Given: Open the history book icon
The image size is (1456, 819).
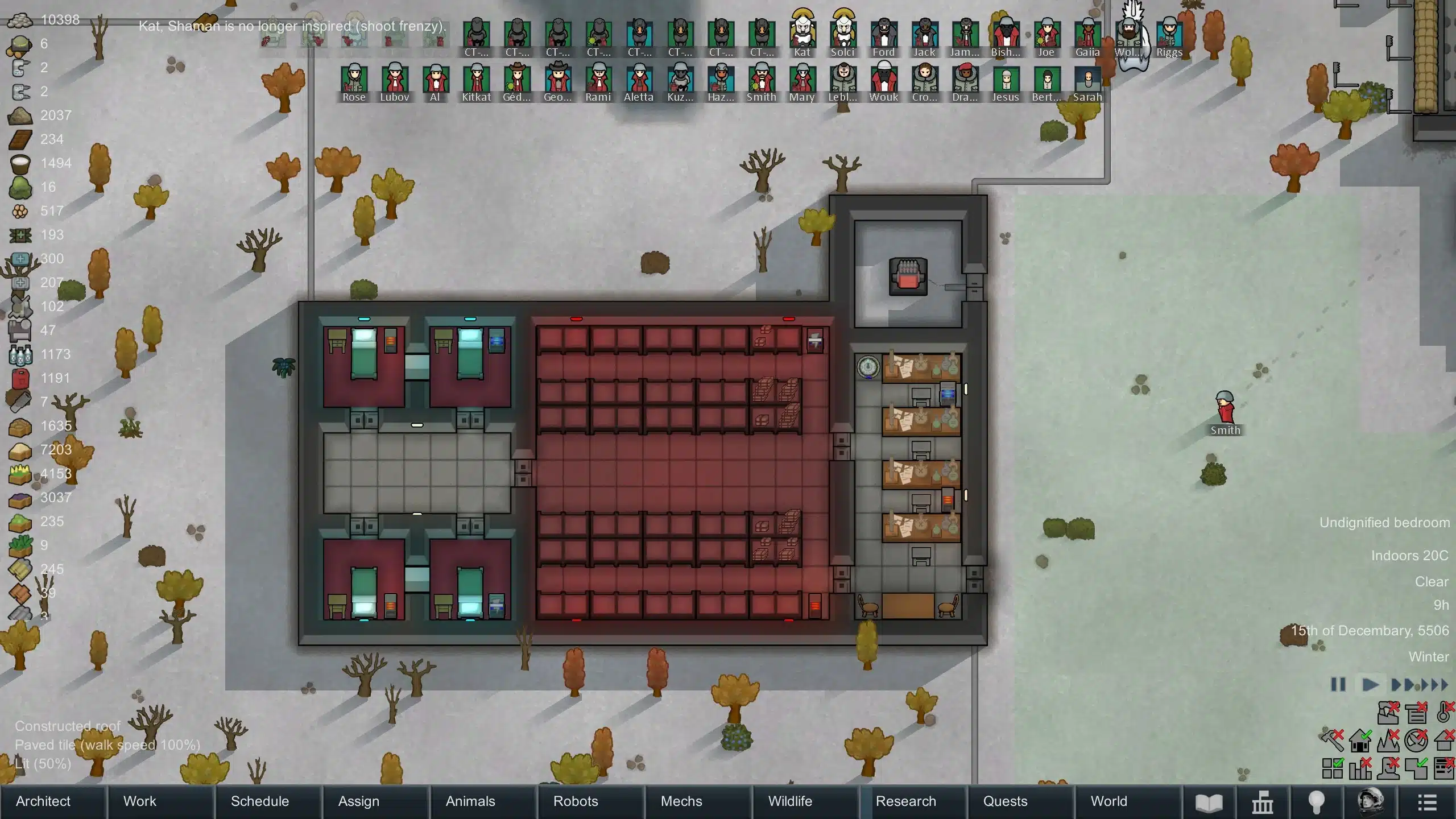Looking at the screenshot, I should [1209, 803].
